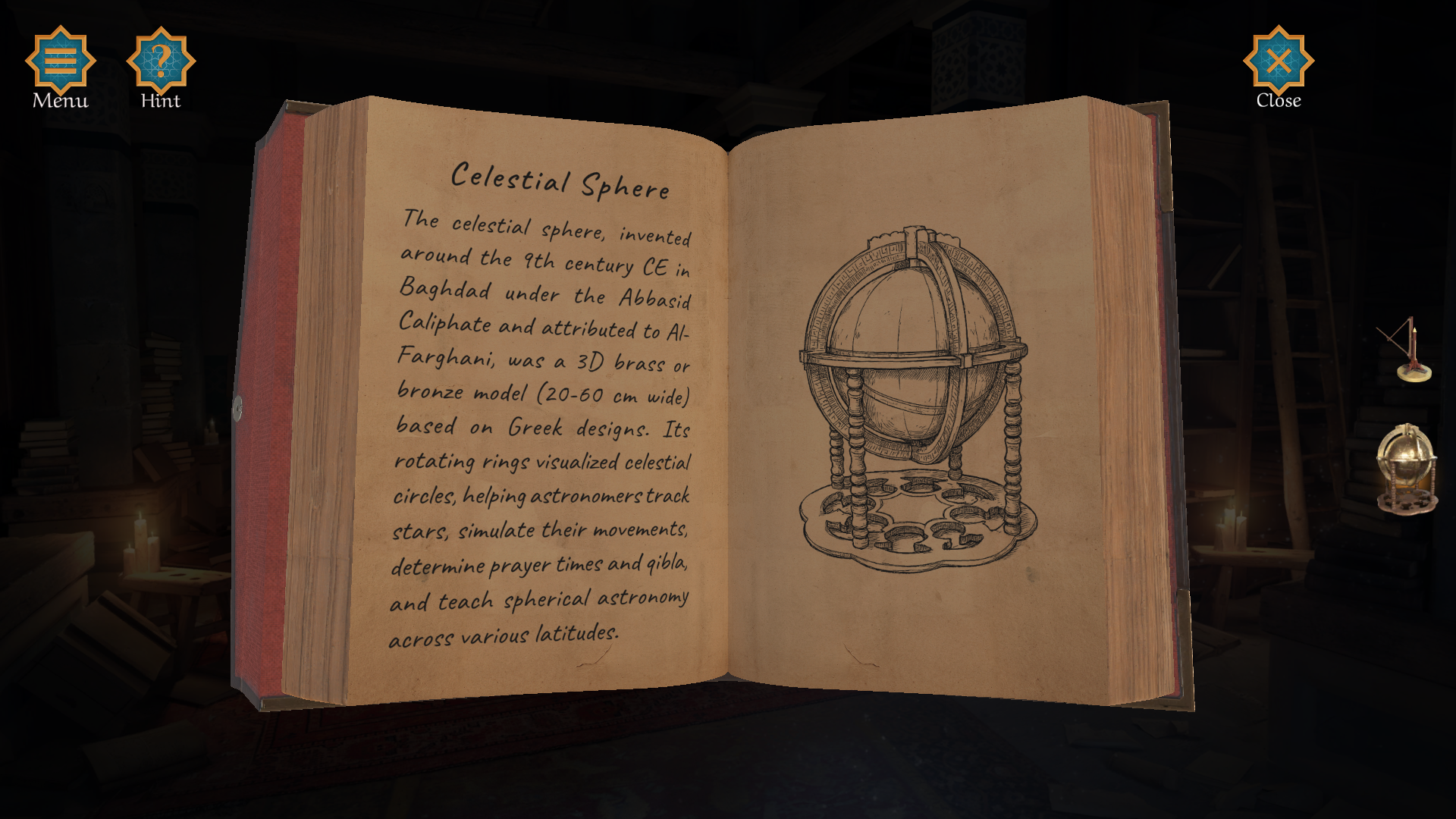Request a Hint with the question mark icon
The height and width of the screenshot is (819, 1456).
[160, 62]
